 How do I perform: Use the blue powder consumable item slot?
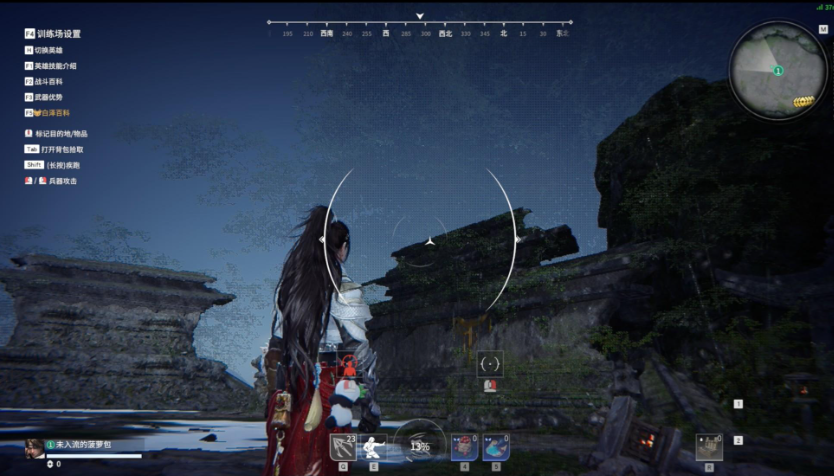click(496, 446)
